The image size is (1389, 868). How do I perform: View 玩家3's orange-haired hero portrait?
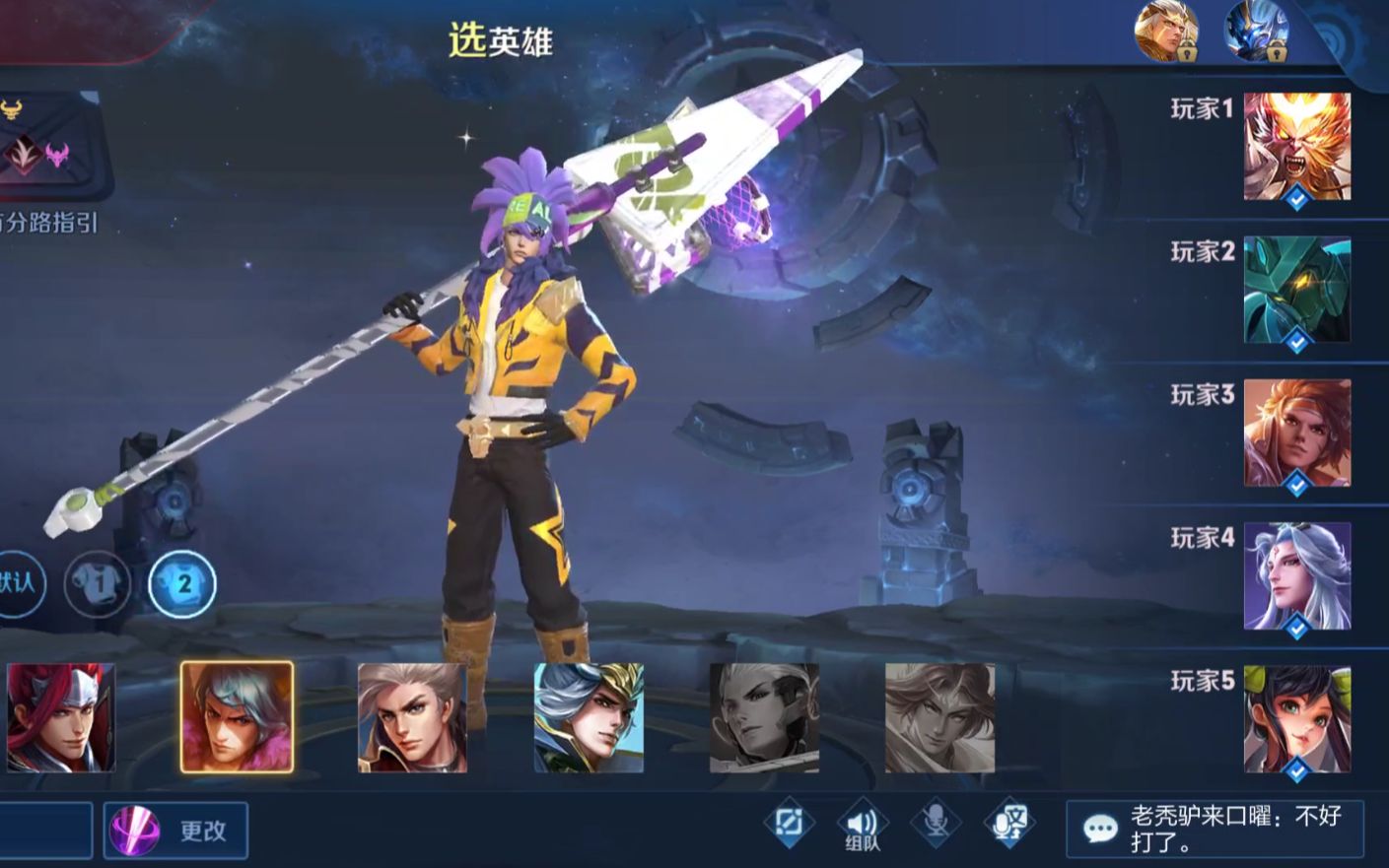coord(1296,433)
